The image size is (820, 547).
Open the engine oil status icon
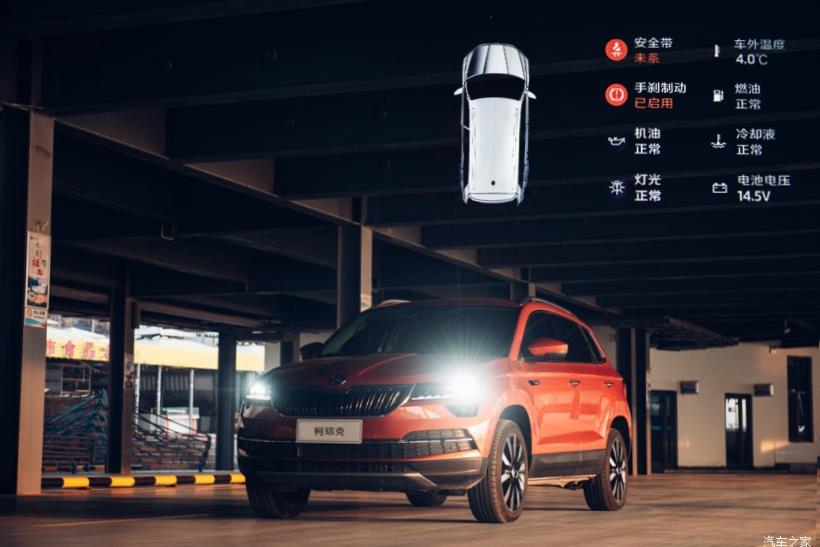pyautogui.click(x=616, y=141)
